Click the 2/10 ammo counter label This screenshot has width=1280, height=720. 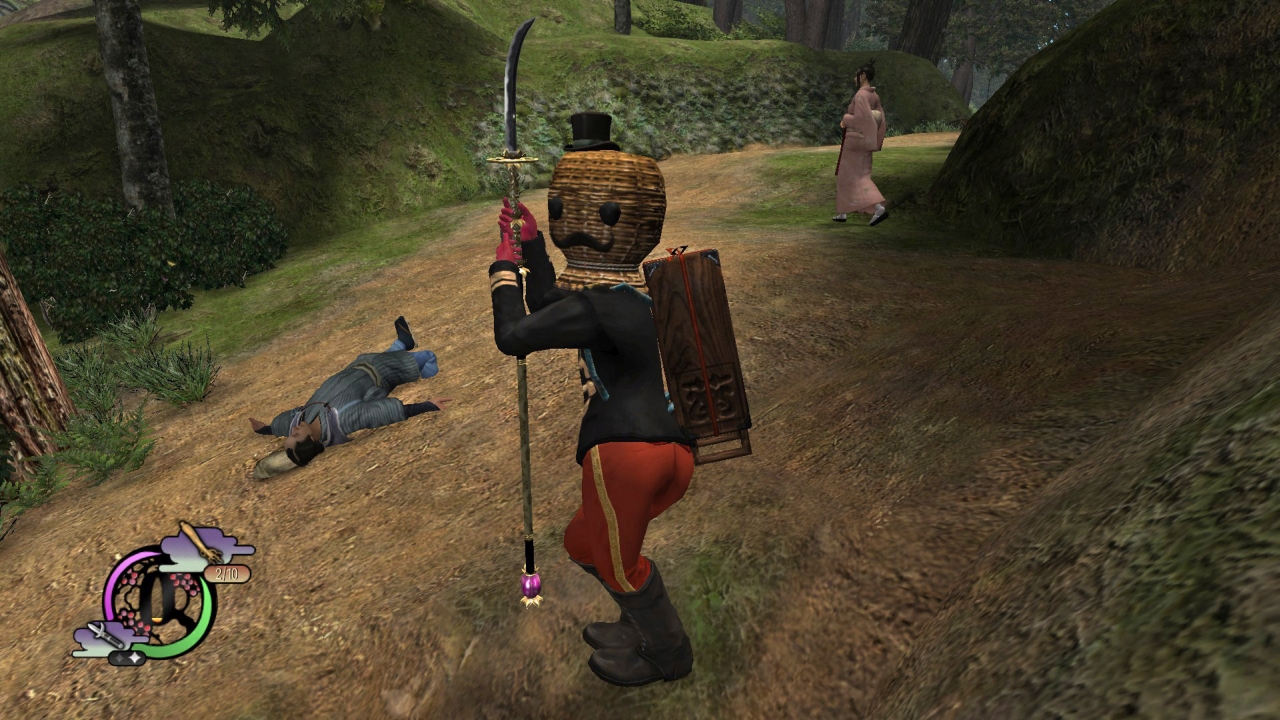point(227,572)
